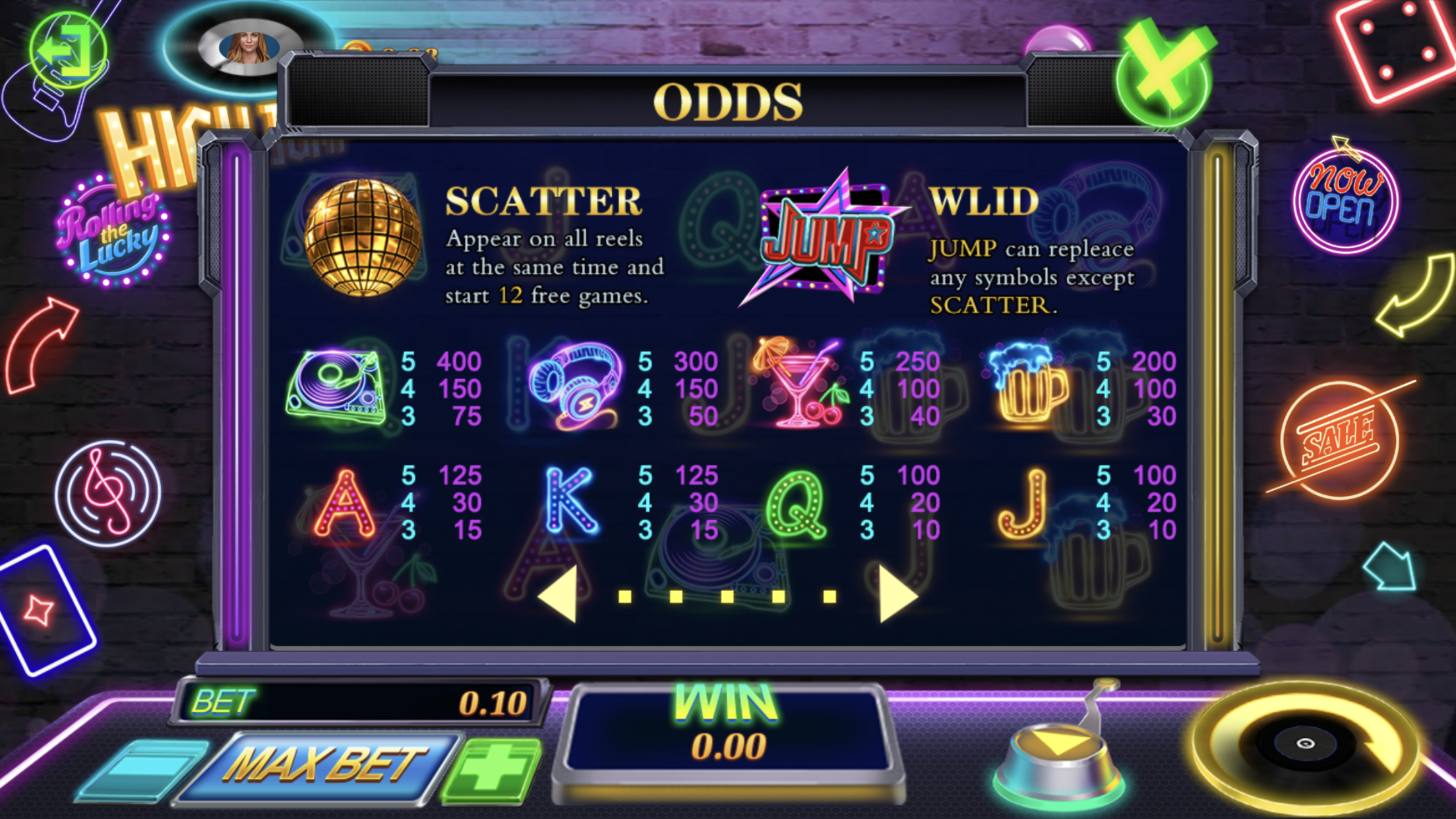Go back to previous paytable page
The width and height of the screenshot is (1456, 819).
(558, 595)
